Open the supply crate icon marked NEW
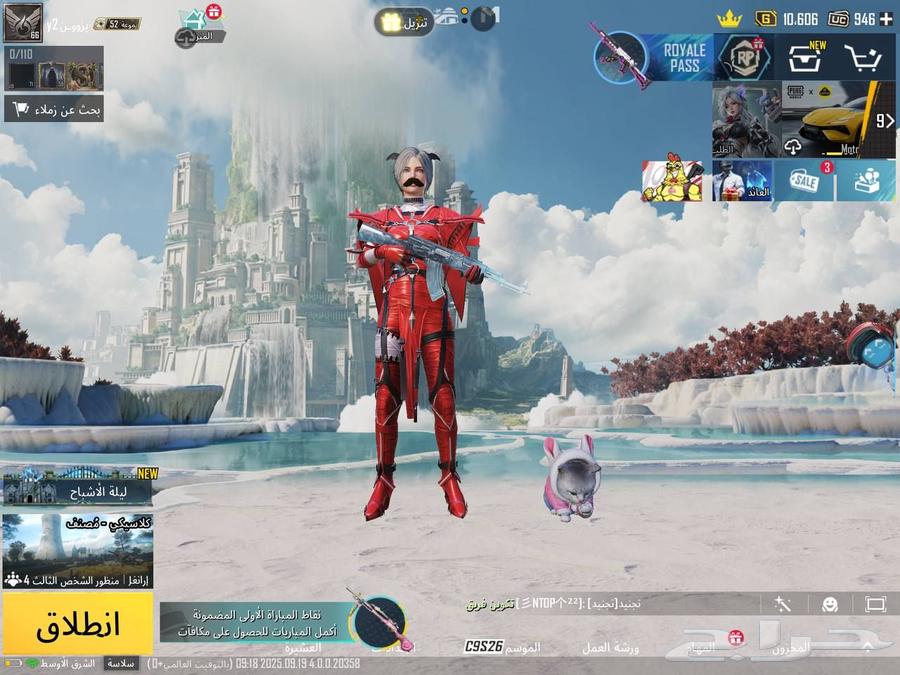Viewport: 900px width, 675px height. click(803, 58)
